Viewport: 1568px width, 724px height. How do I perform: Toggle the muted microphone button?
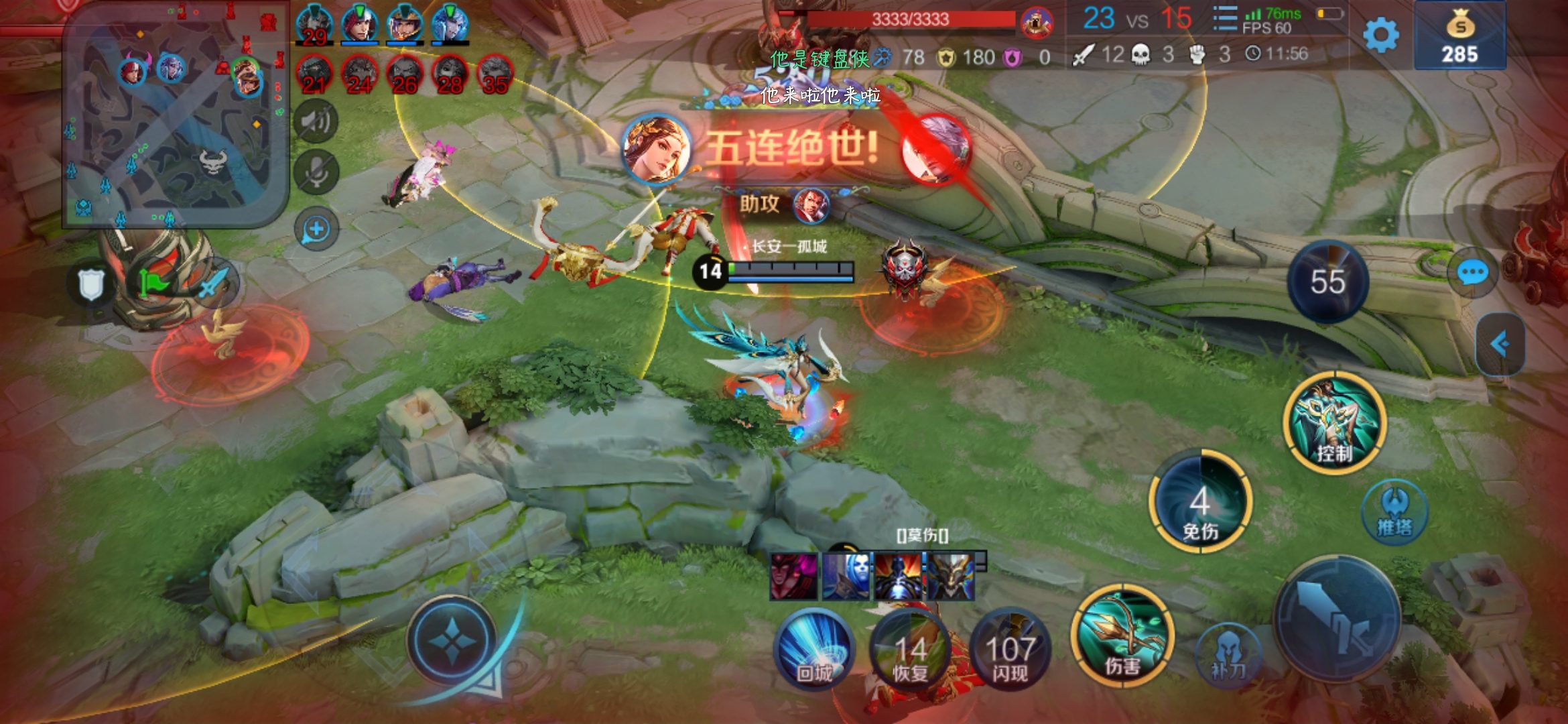[x=316, y=172]
